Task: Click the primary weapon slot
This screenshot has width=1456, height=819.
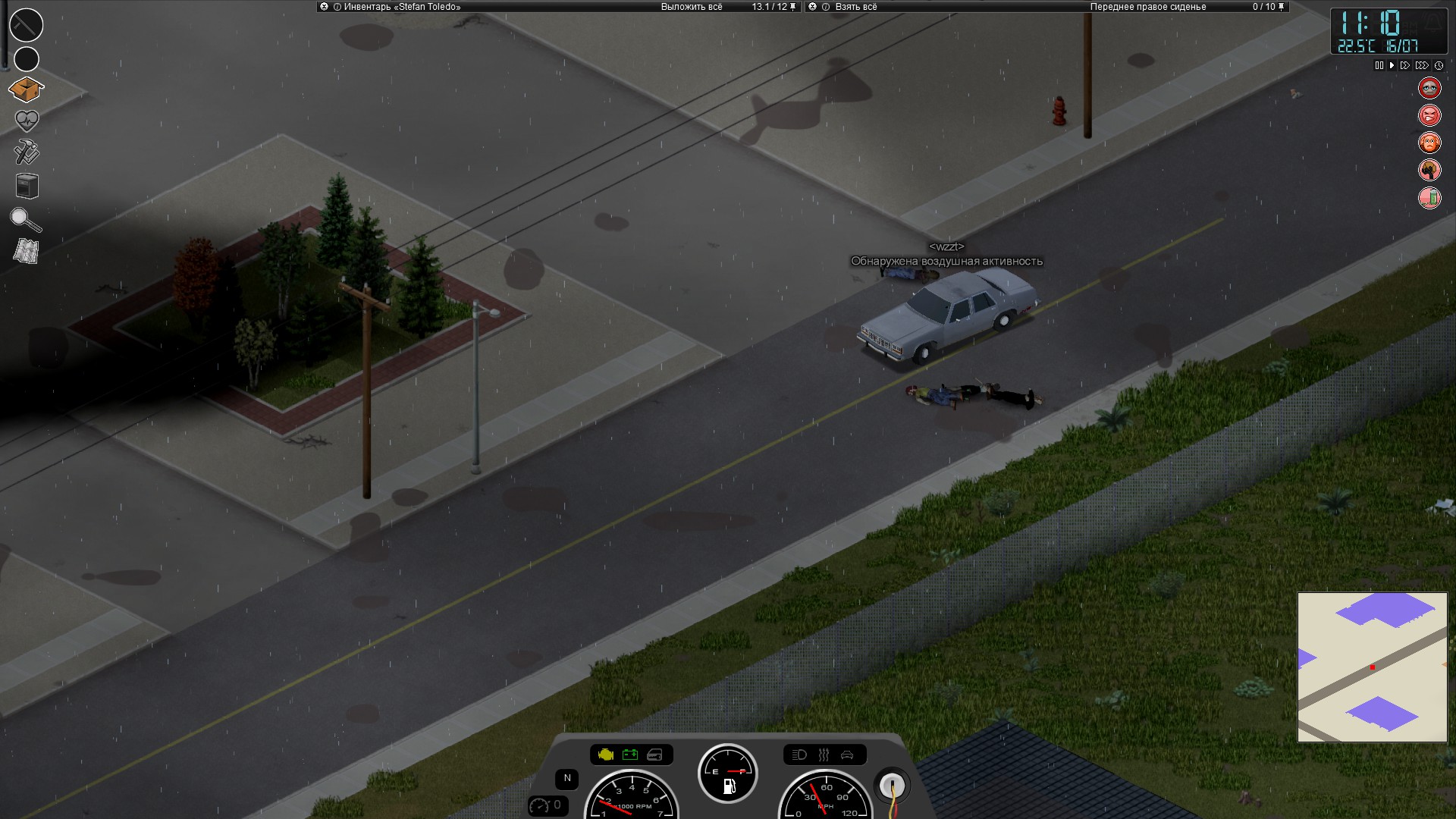Action: coord(27,25)
